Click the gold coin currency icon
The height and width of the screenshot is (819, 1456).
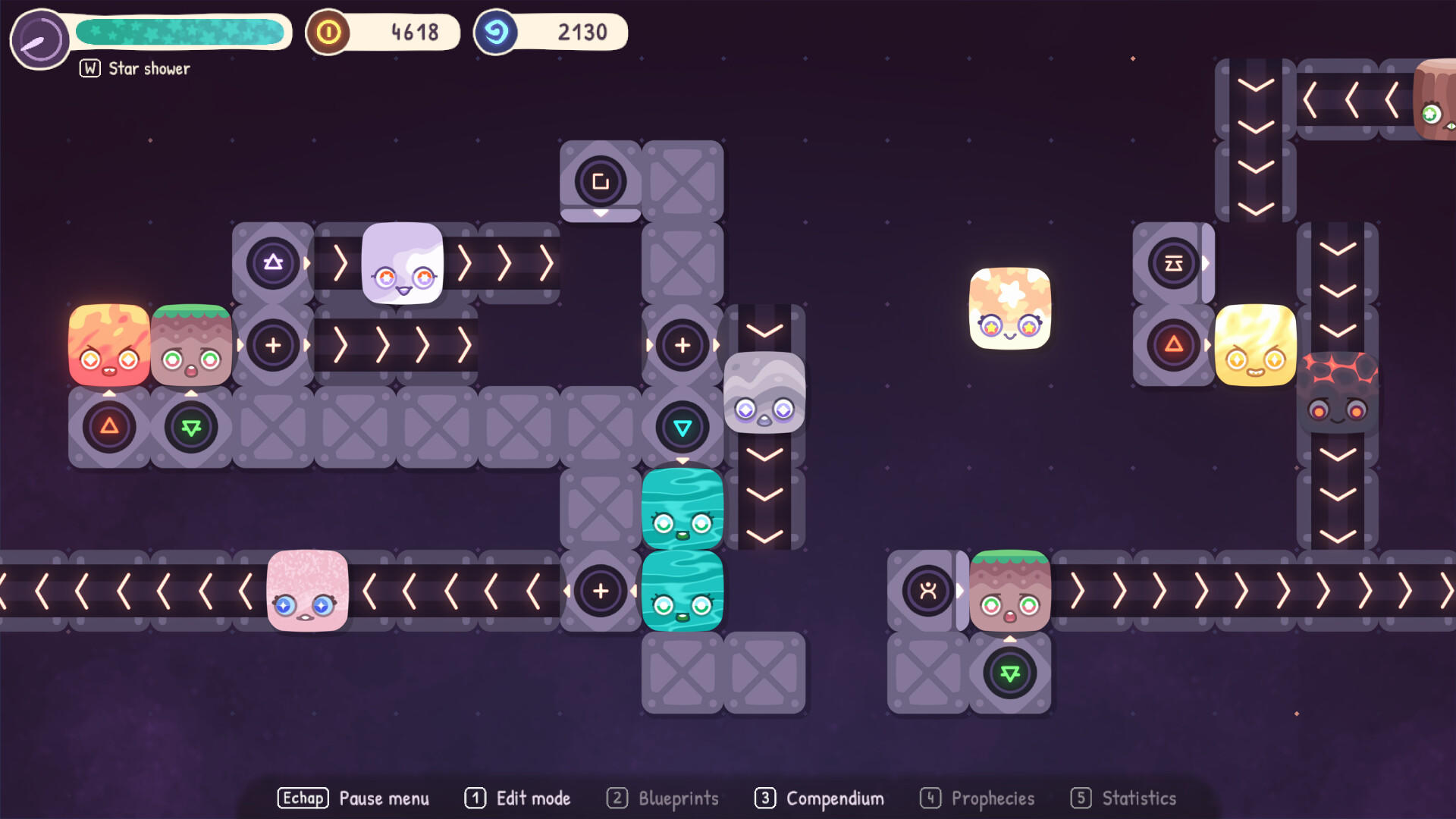tap(329, 32)
